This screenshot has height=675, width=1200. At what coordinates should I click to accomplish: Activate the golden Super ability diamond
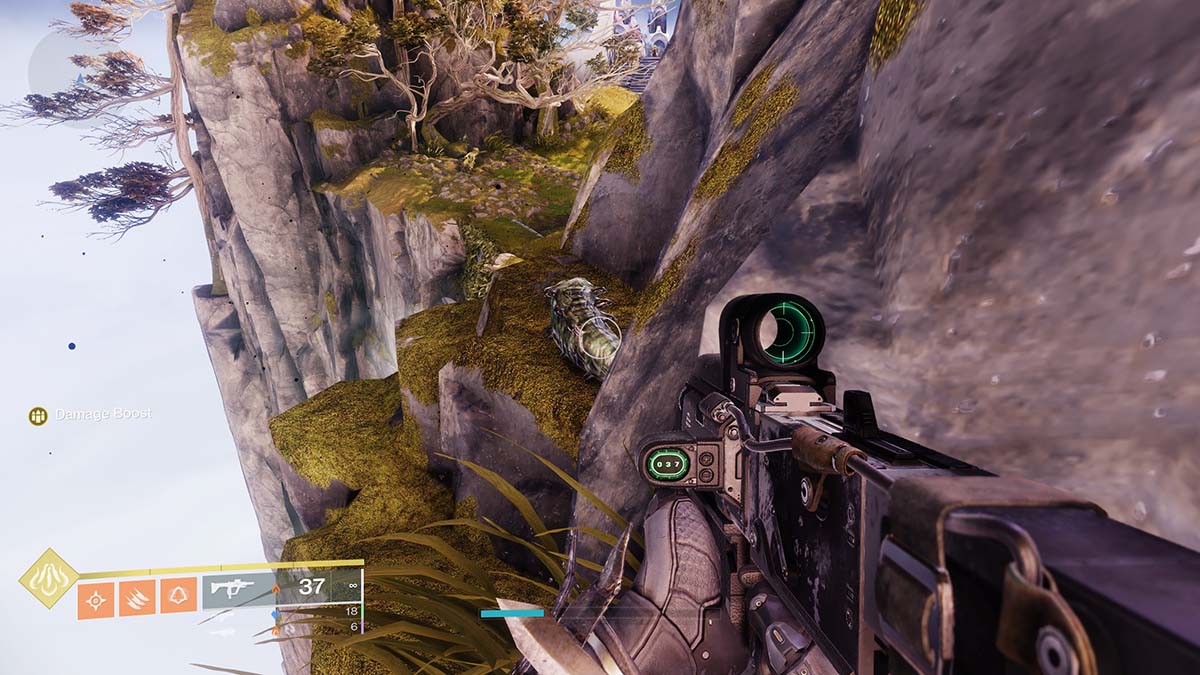[48, 578]
